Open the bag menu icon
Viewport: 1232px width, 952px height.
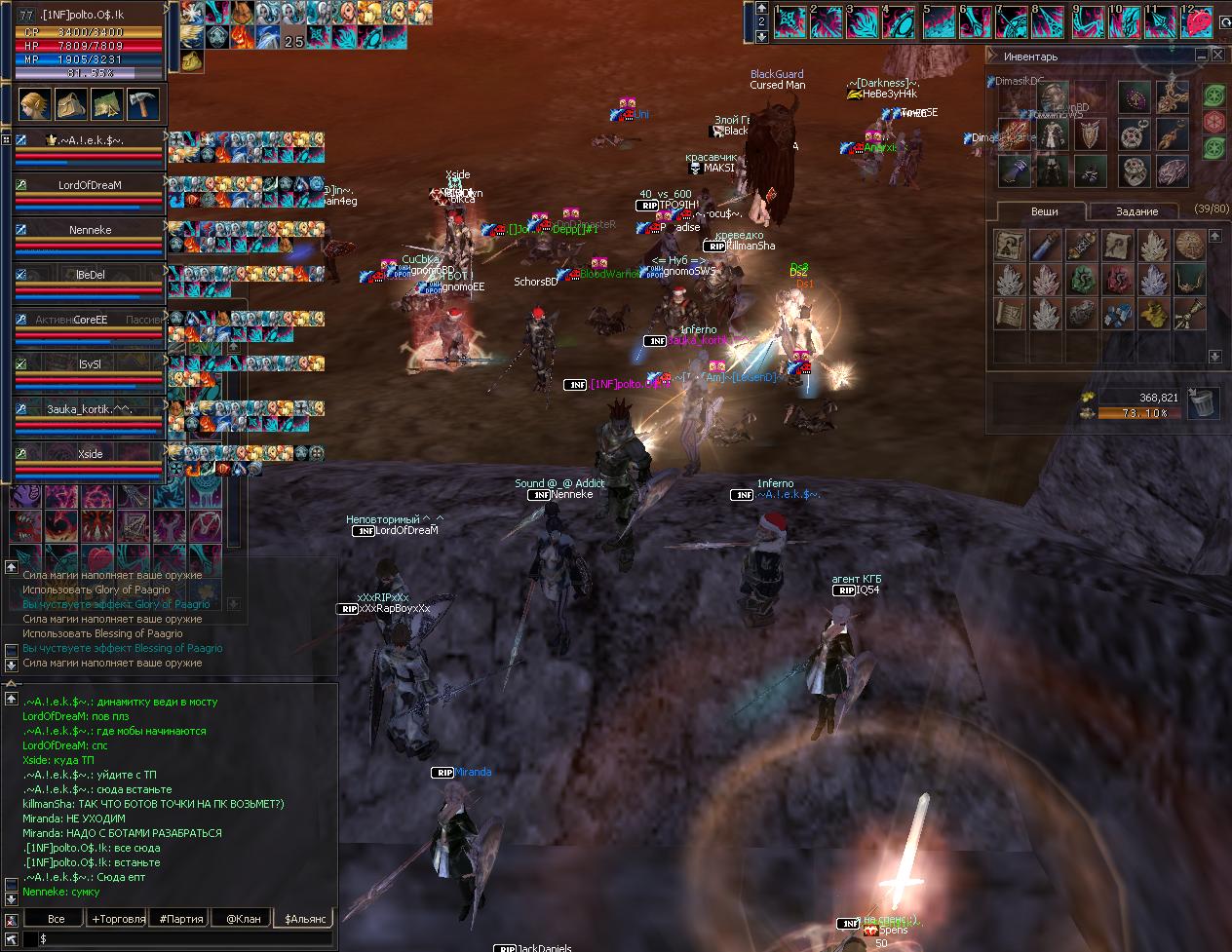pos(69,102)
